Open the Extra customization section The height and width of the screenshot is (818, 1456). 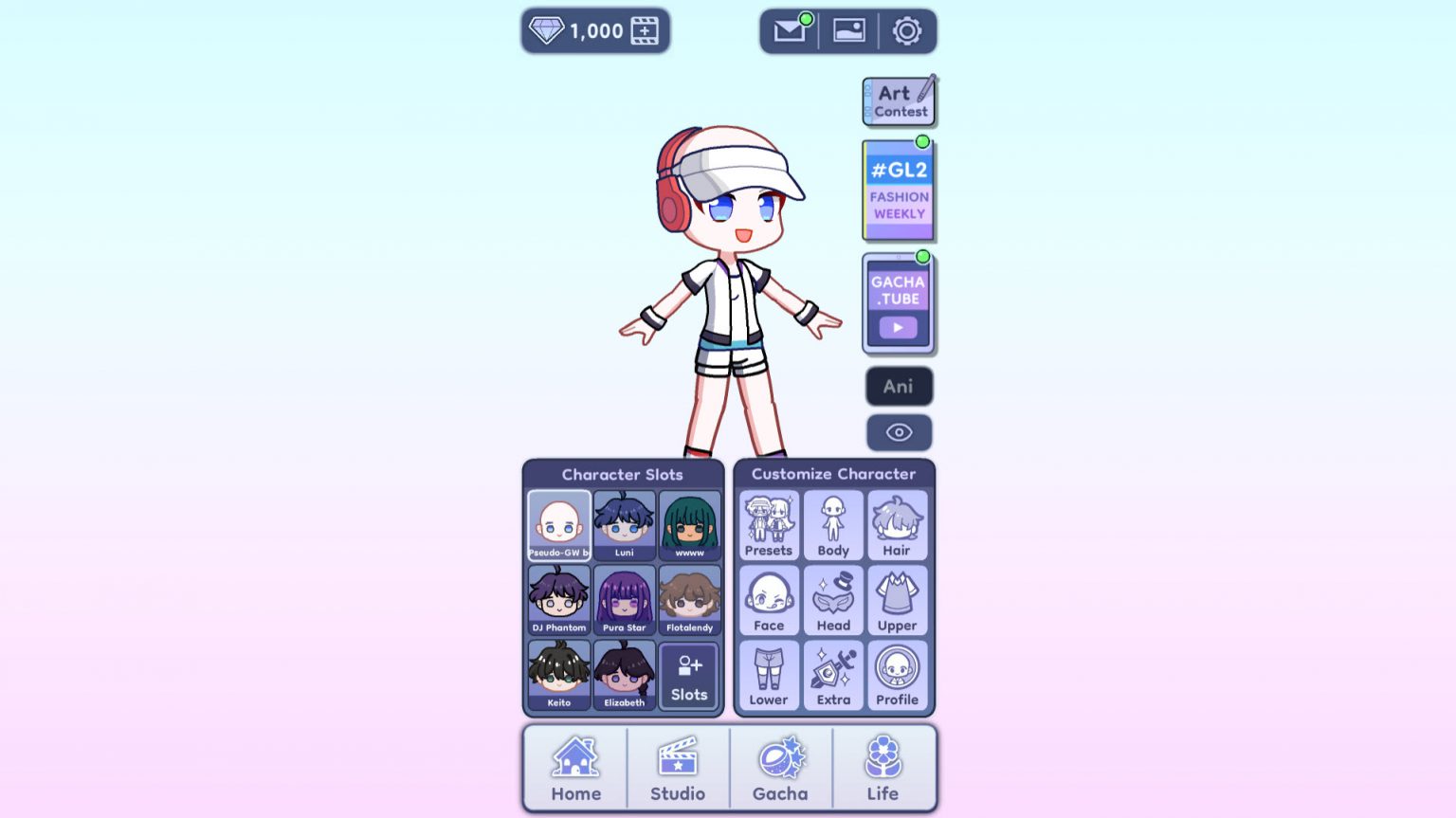pyautogui.click(x=832, y=673)
